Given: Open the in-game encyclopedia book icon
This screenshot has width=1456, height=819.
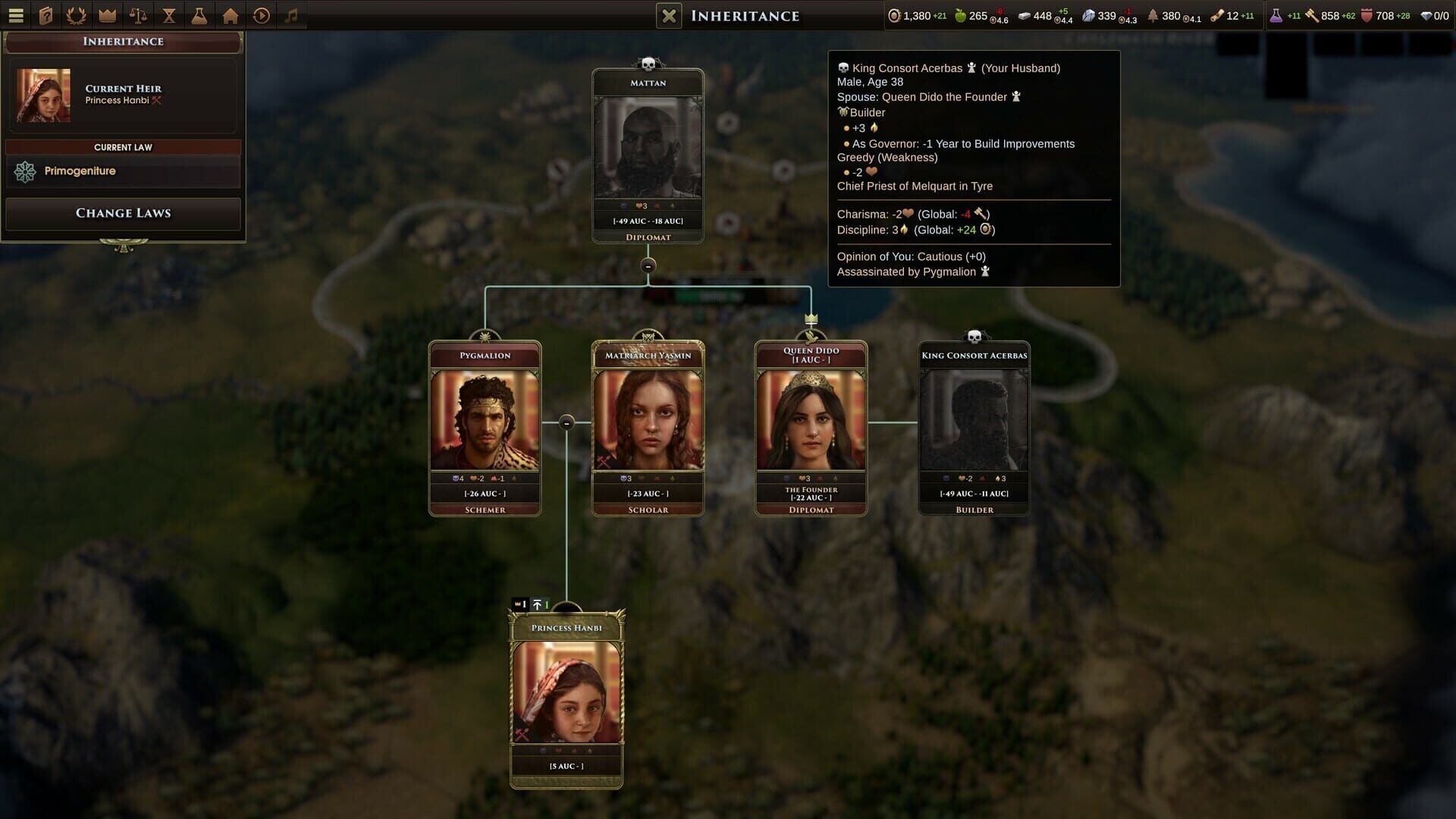Looking at the screenshot, I should click(x=46, y=14).
